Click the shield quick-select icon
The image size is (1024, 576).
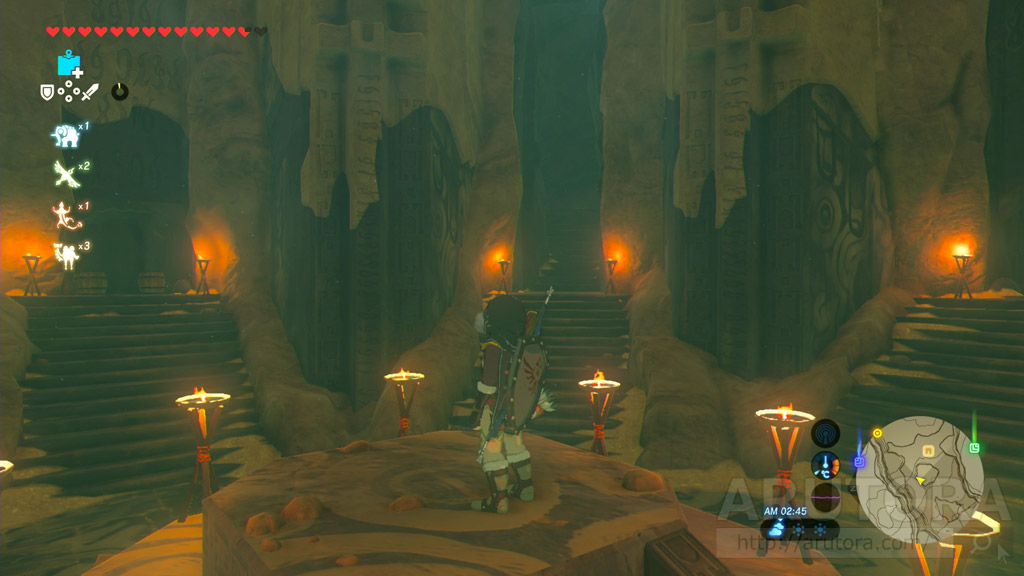coord(46,92)
